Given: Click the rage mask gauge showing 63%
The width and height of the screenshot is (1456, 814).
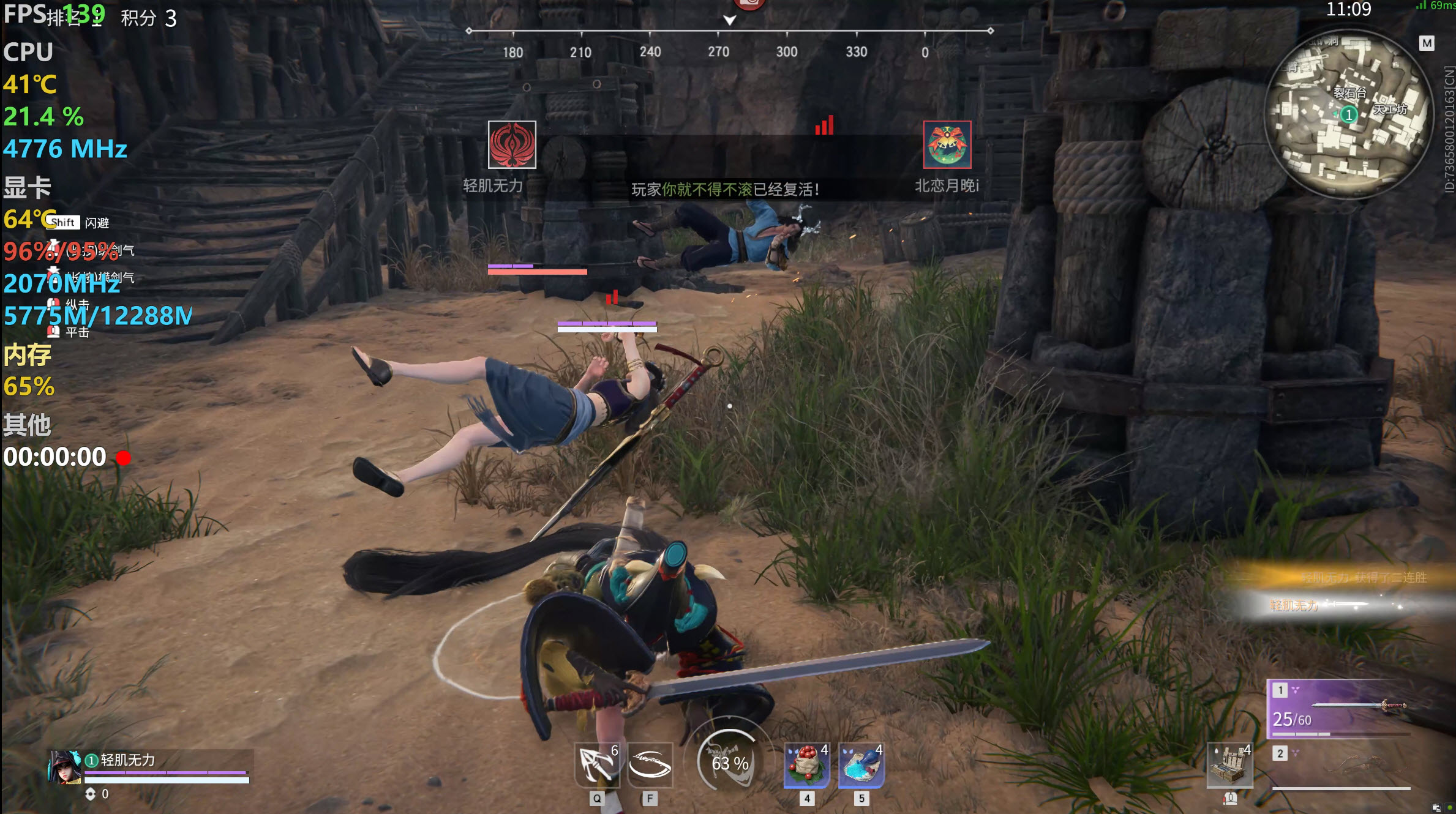Looking at the screenshot, I should coord(729,763).
